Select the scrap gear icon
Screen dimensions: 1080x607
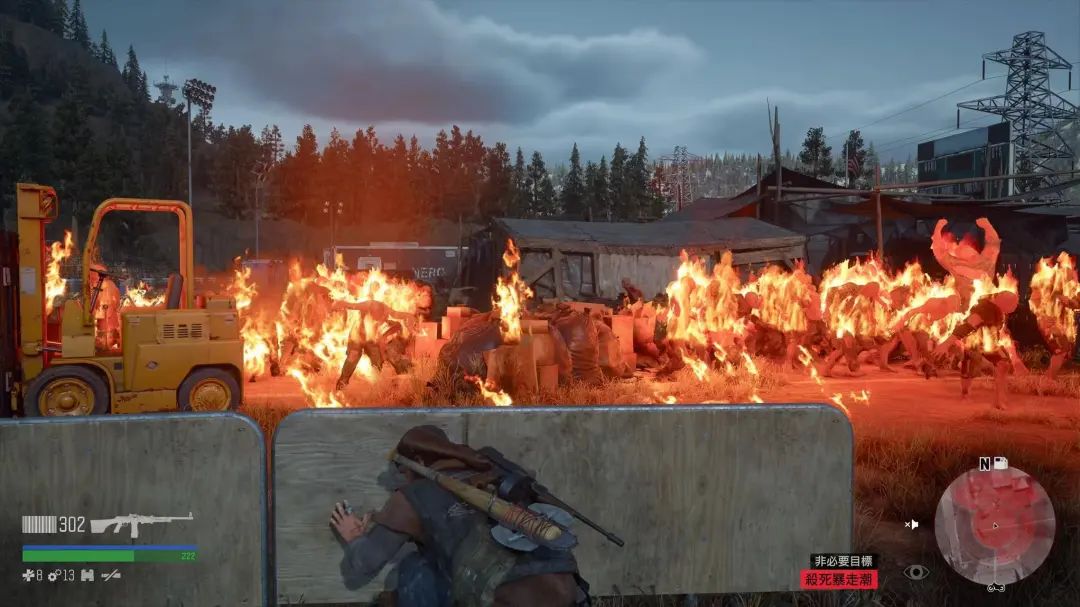(x=54, y=575)
